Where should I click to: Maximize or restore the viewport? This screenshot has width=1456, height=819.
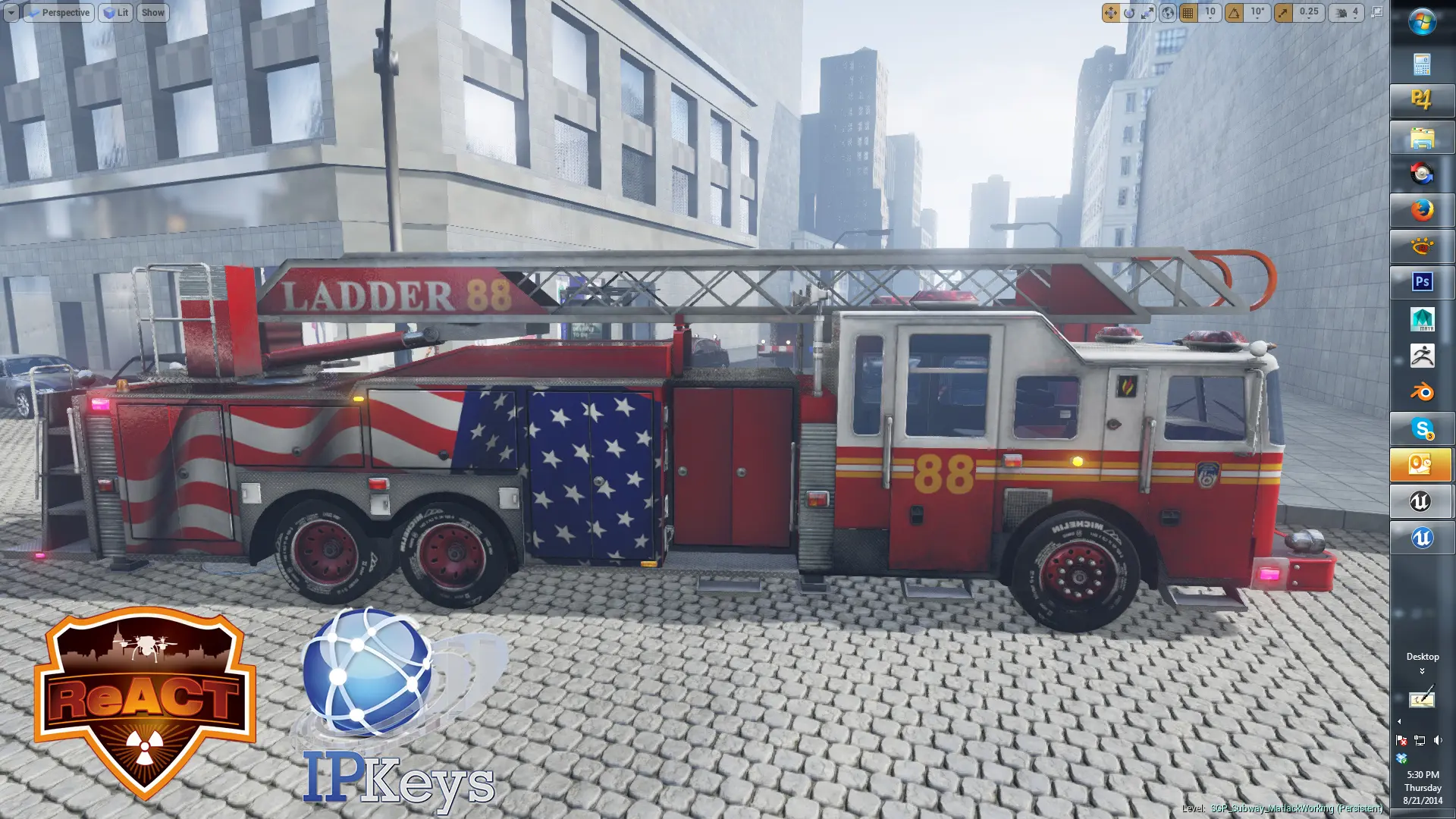[x=1377, y=12]
